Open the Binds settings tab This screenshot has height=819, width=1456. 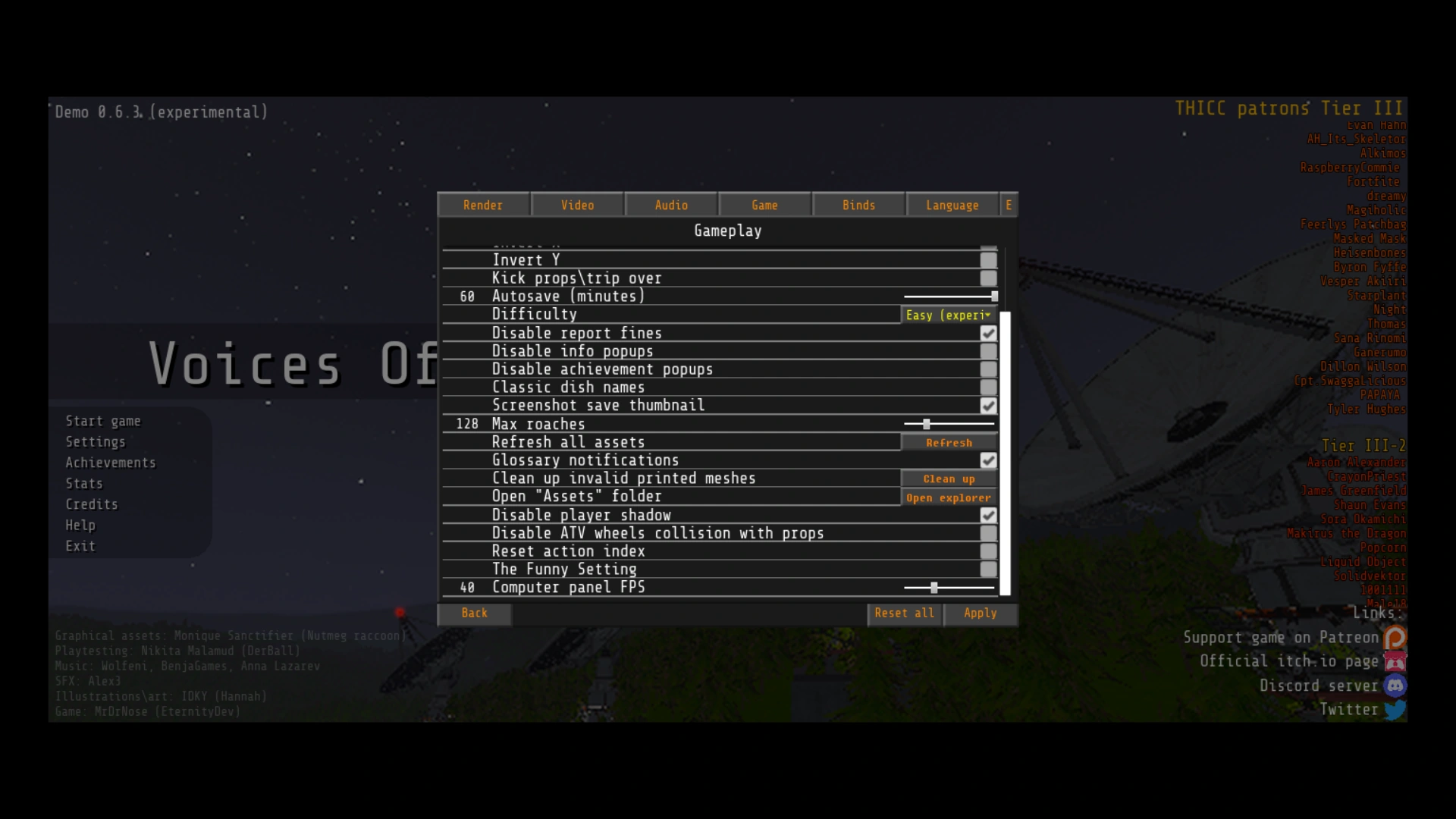(x=858, y=205)
